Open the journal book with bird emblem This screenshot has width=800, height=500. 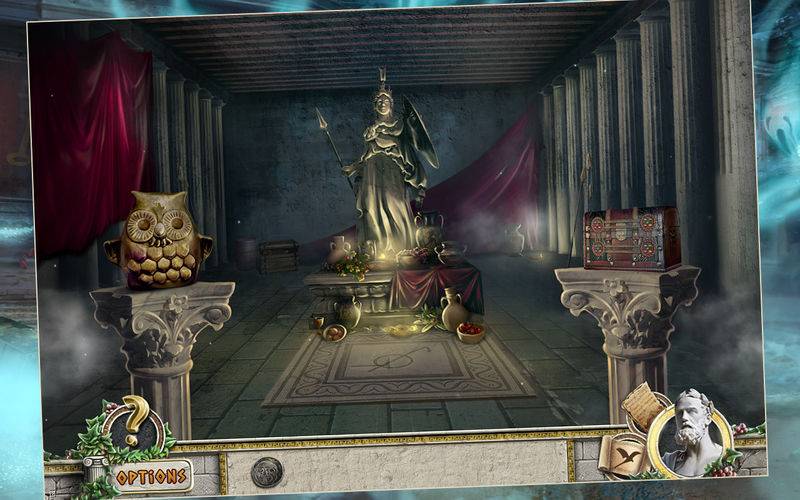click(x=625, y=457)
